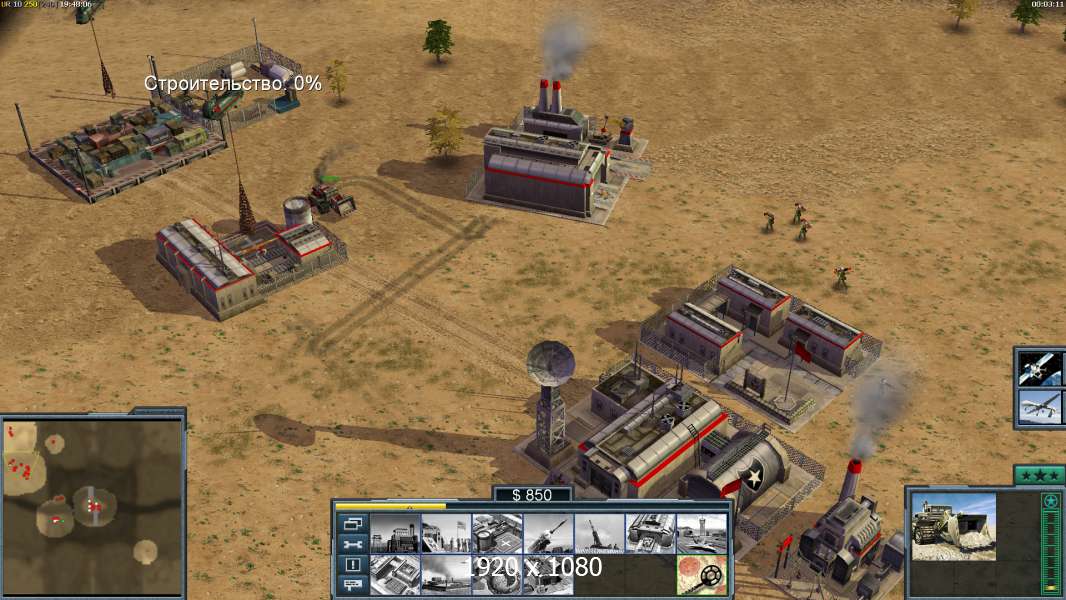The height and width of the screenshot is (600, 1066).
Task: Select the smoking factory build icon
Action: coord(446,575)
